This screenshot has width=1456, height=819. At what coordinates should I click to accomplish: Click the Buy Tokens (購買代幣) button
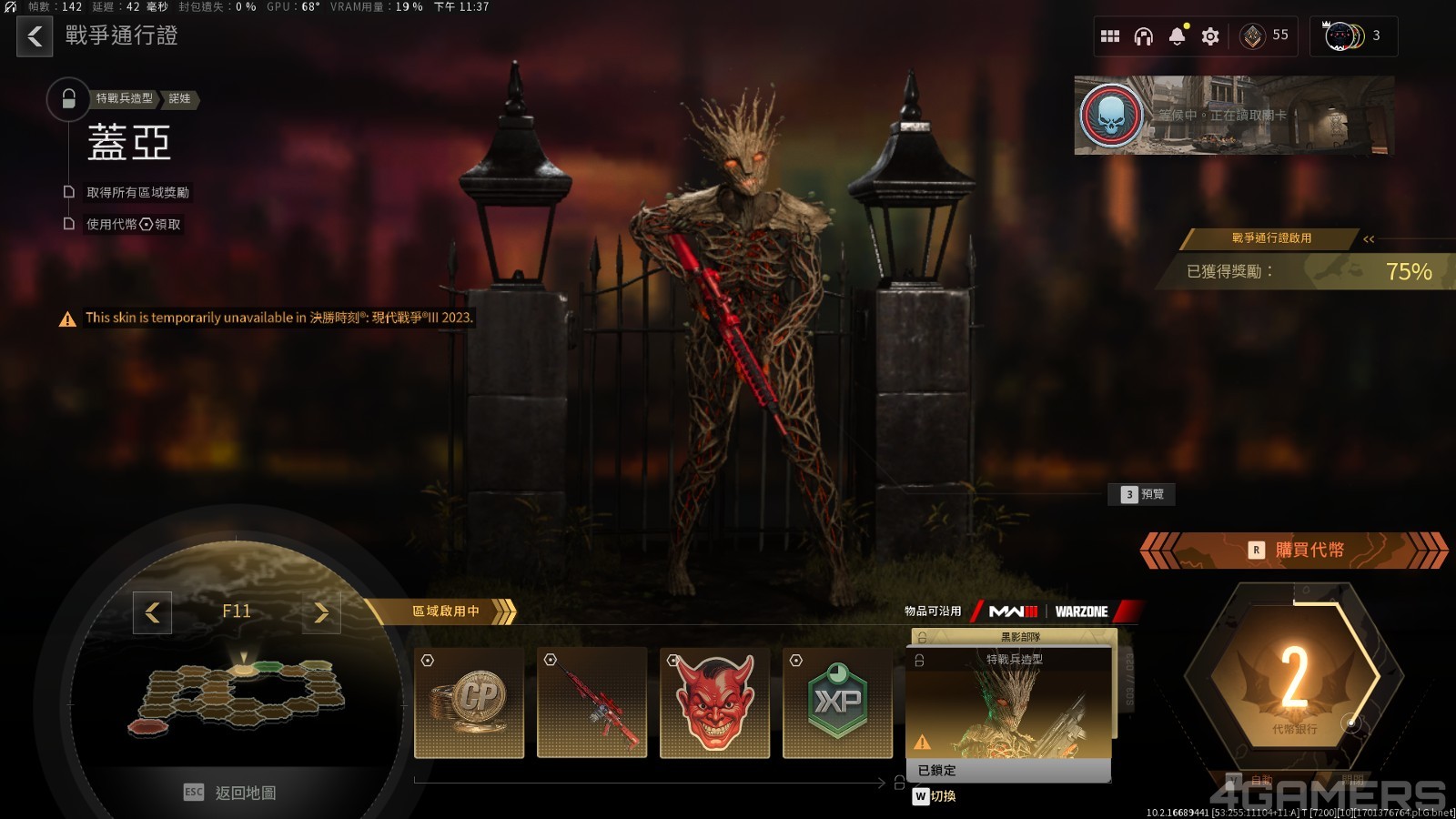pyautogui.click(x=1296, y=550)
